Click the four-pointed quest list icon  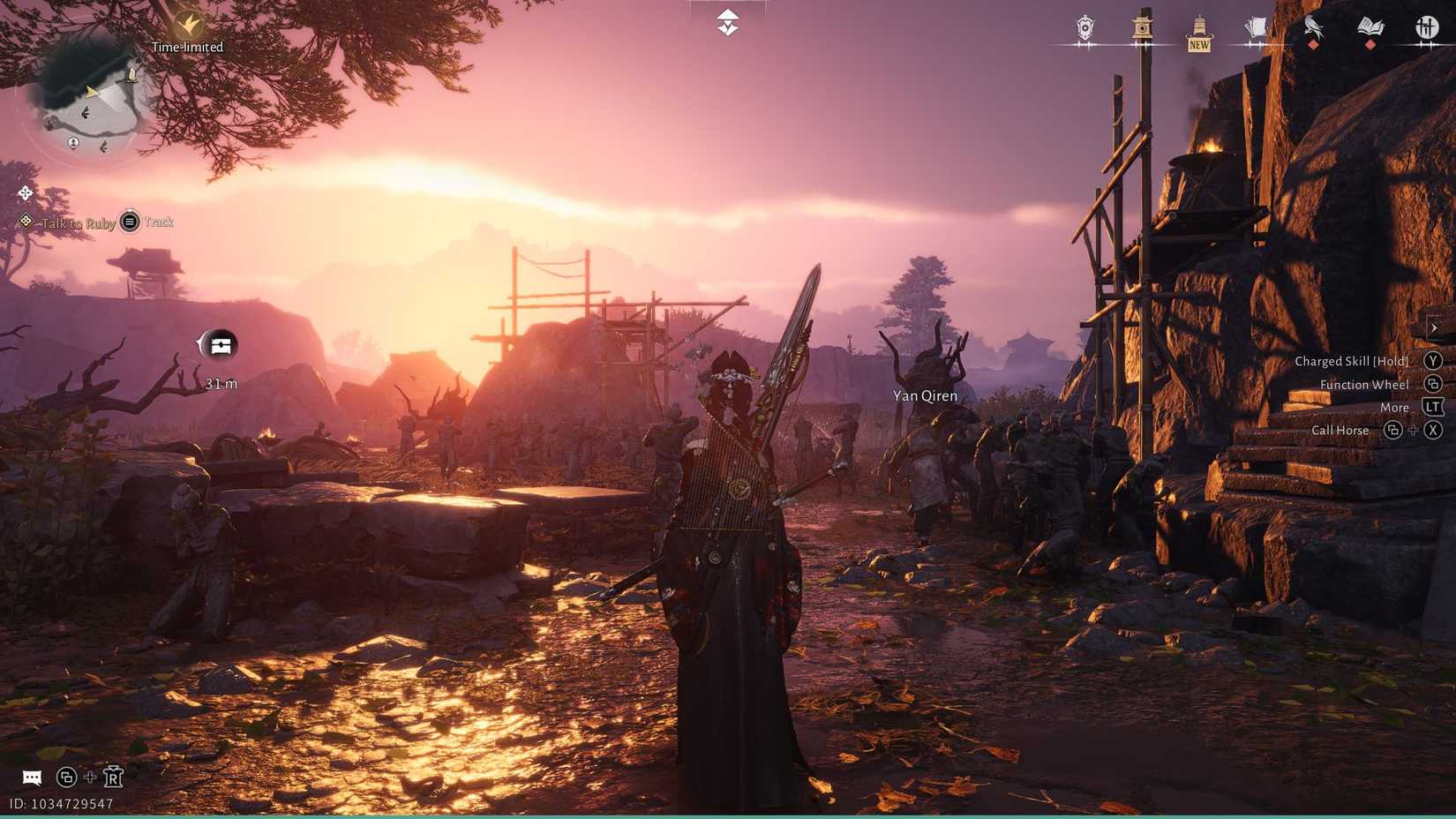25,192
